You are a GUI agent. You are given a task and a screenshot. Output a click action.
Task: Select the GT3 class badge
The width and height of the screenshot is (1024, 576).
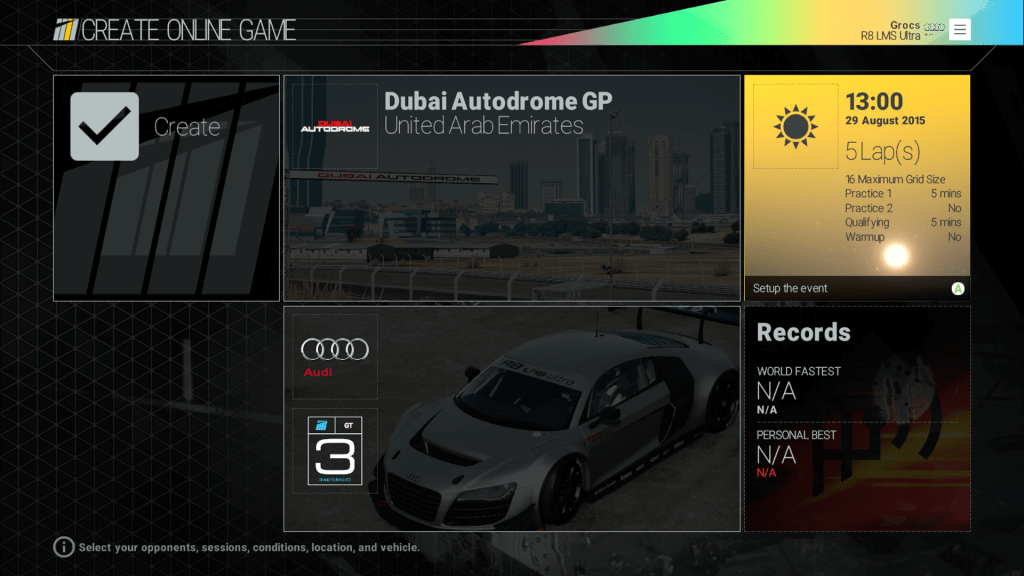click(335, 451)
